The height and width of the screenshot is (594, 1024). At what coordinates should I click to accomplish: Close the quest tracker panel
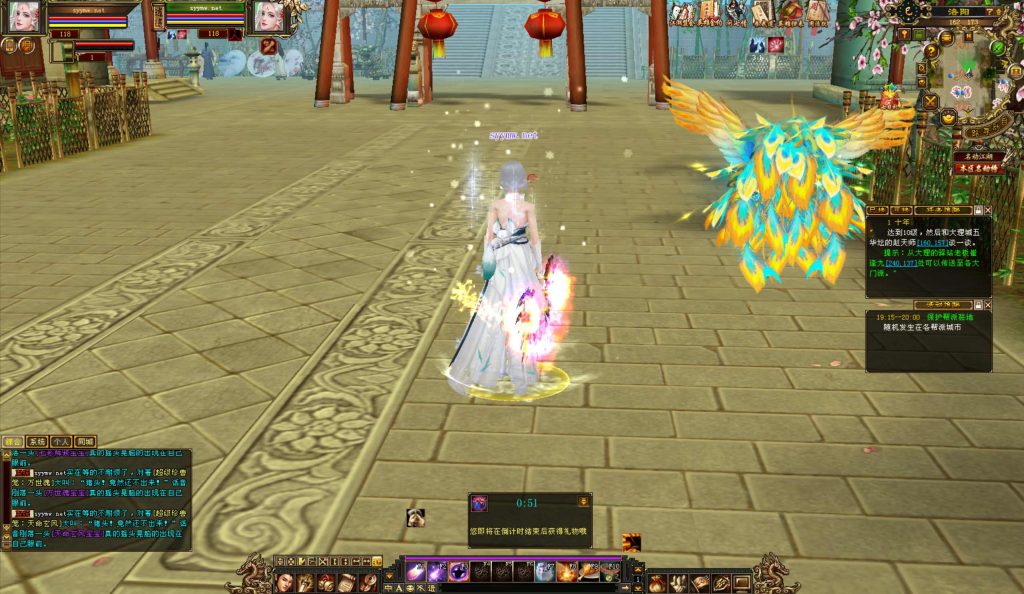click(988, 211)
